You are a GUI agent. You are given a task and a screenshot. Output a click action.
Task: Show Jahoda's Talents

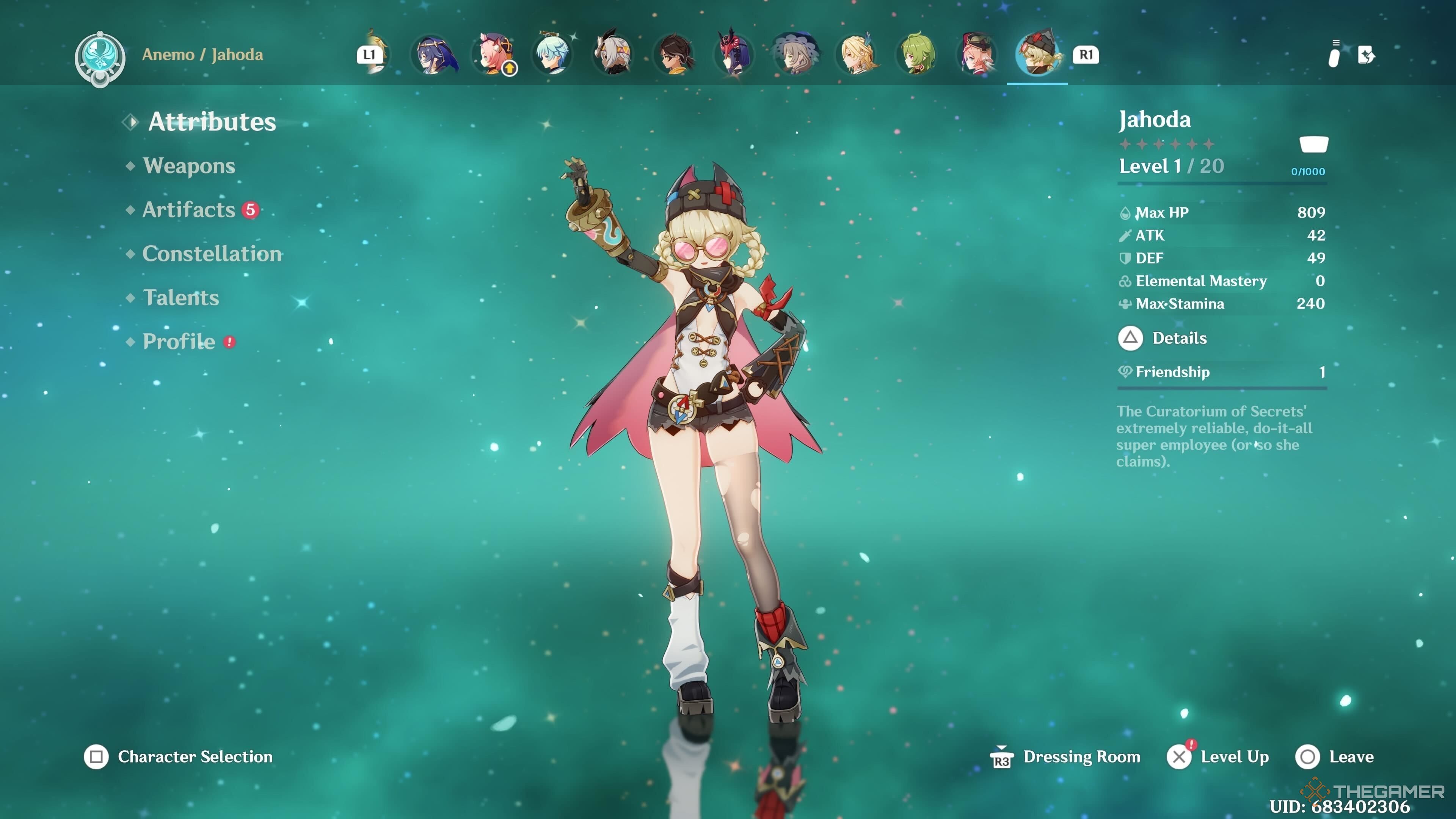point(181,298)
